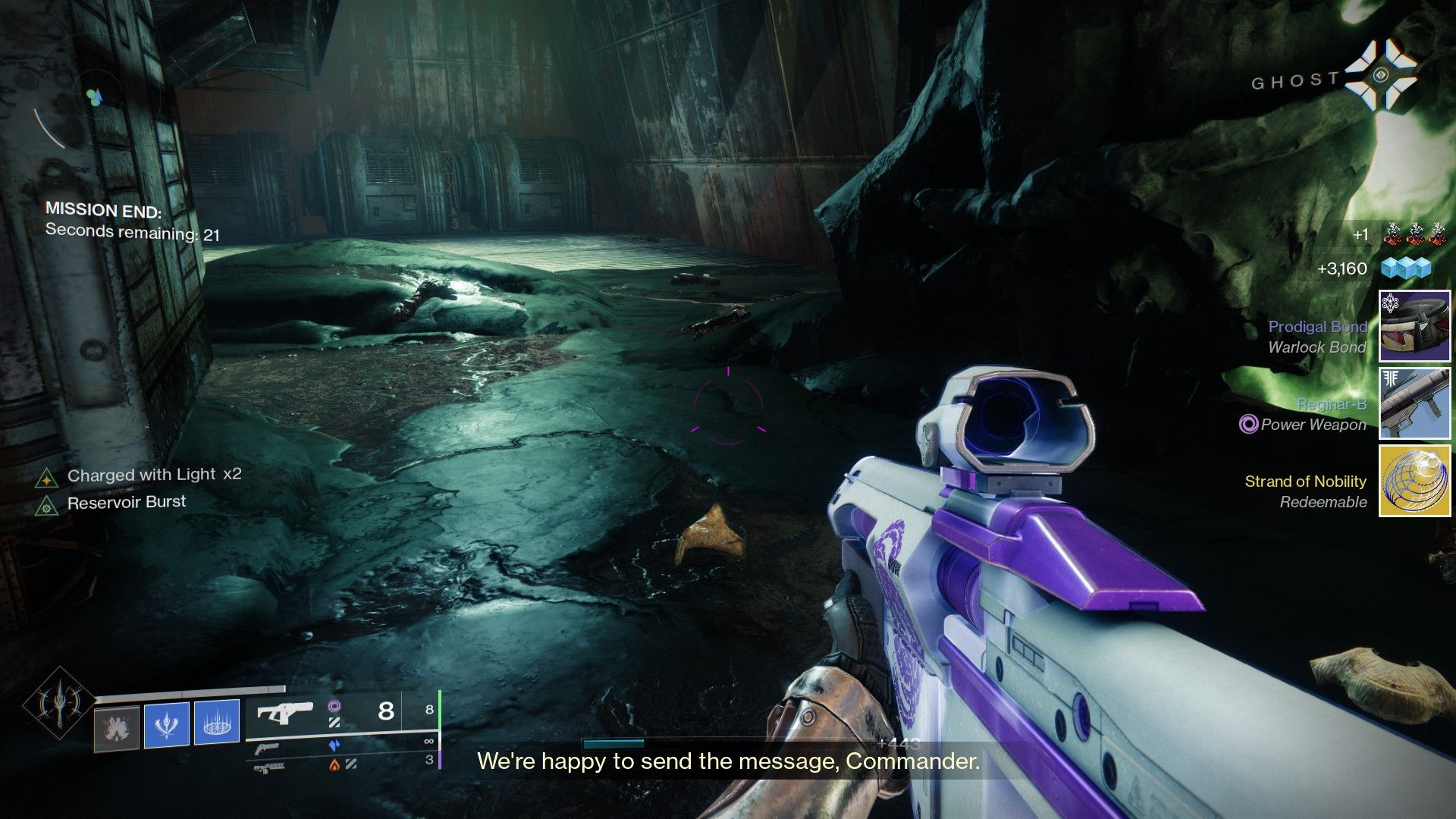Image resolution: width=1456 pixels, height=819 pixels.
Task: Select the equipped auto rifle icon
Action: click(x=287, y=713)
